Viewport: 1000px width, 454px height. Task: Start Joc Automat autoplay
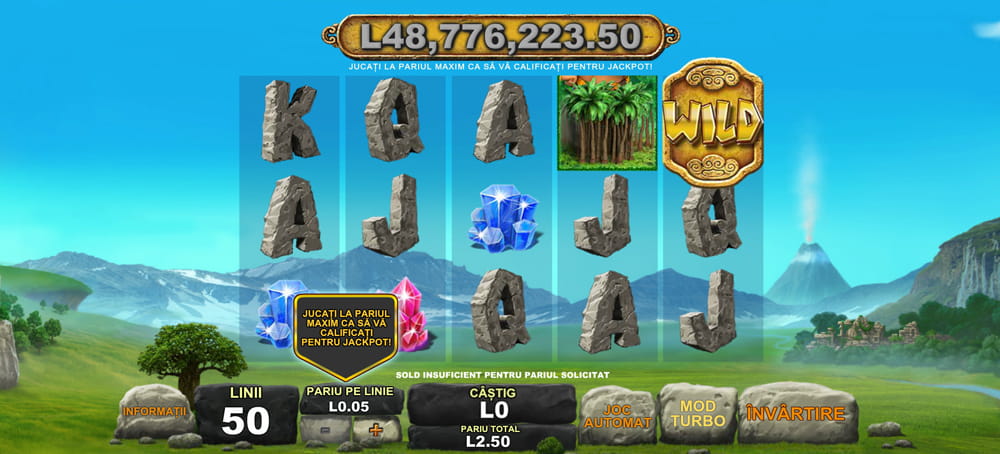[x=616, y=415]
